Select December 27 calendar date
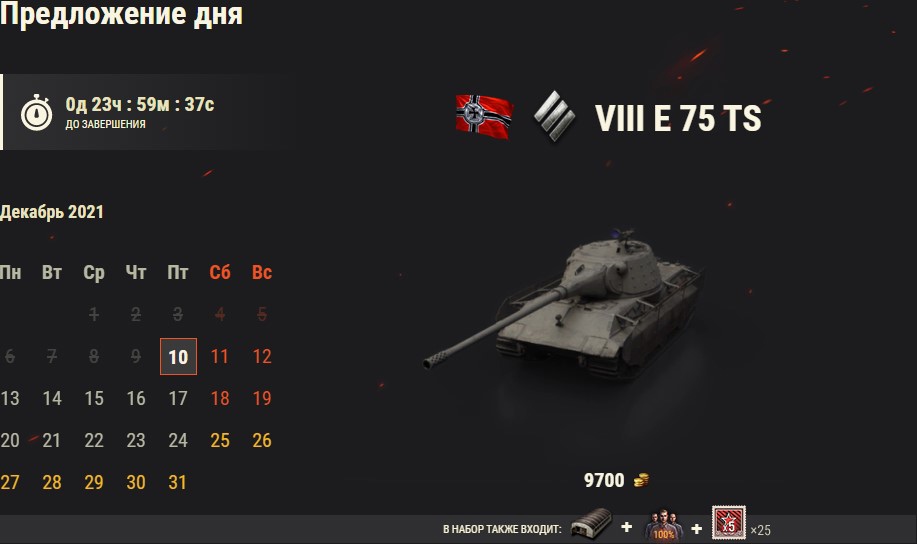 click(10, 483)
